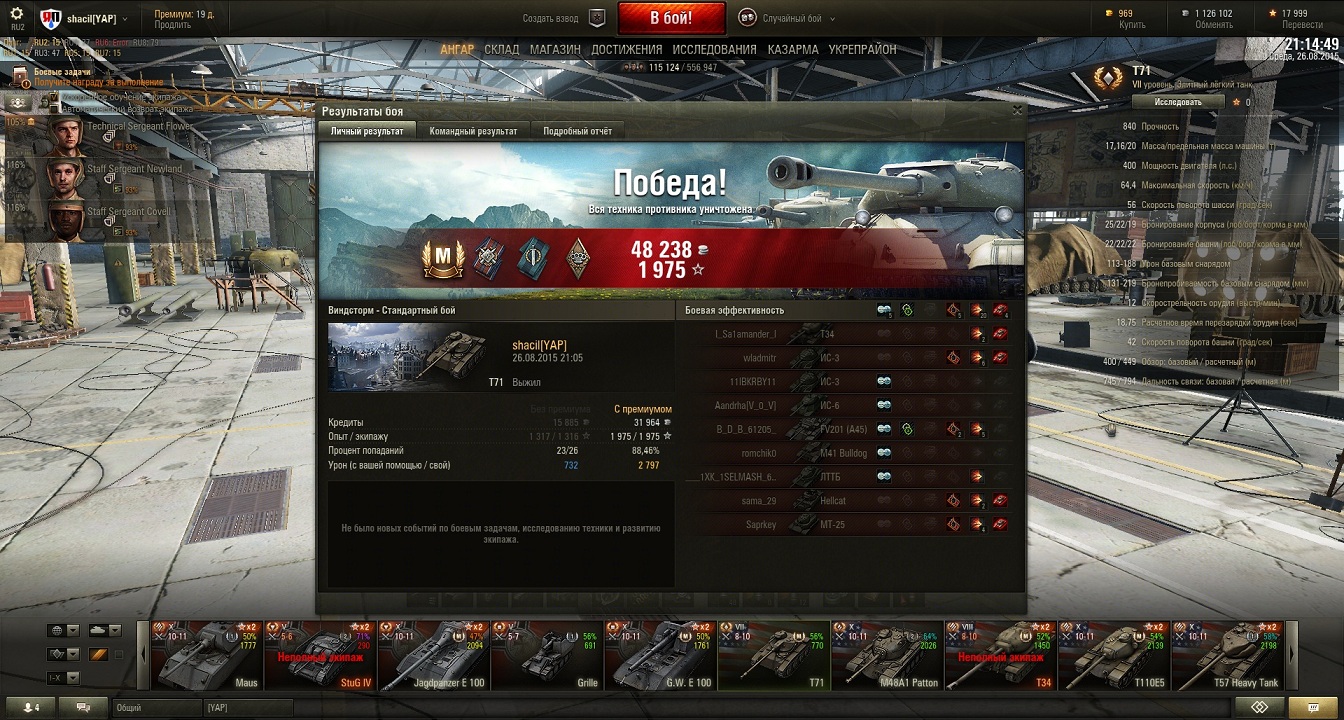Go to the МАГАЗИН store menu
This screenshot has width=1344, height=720.
[555, 49]
